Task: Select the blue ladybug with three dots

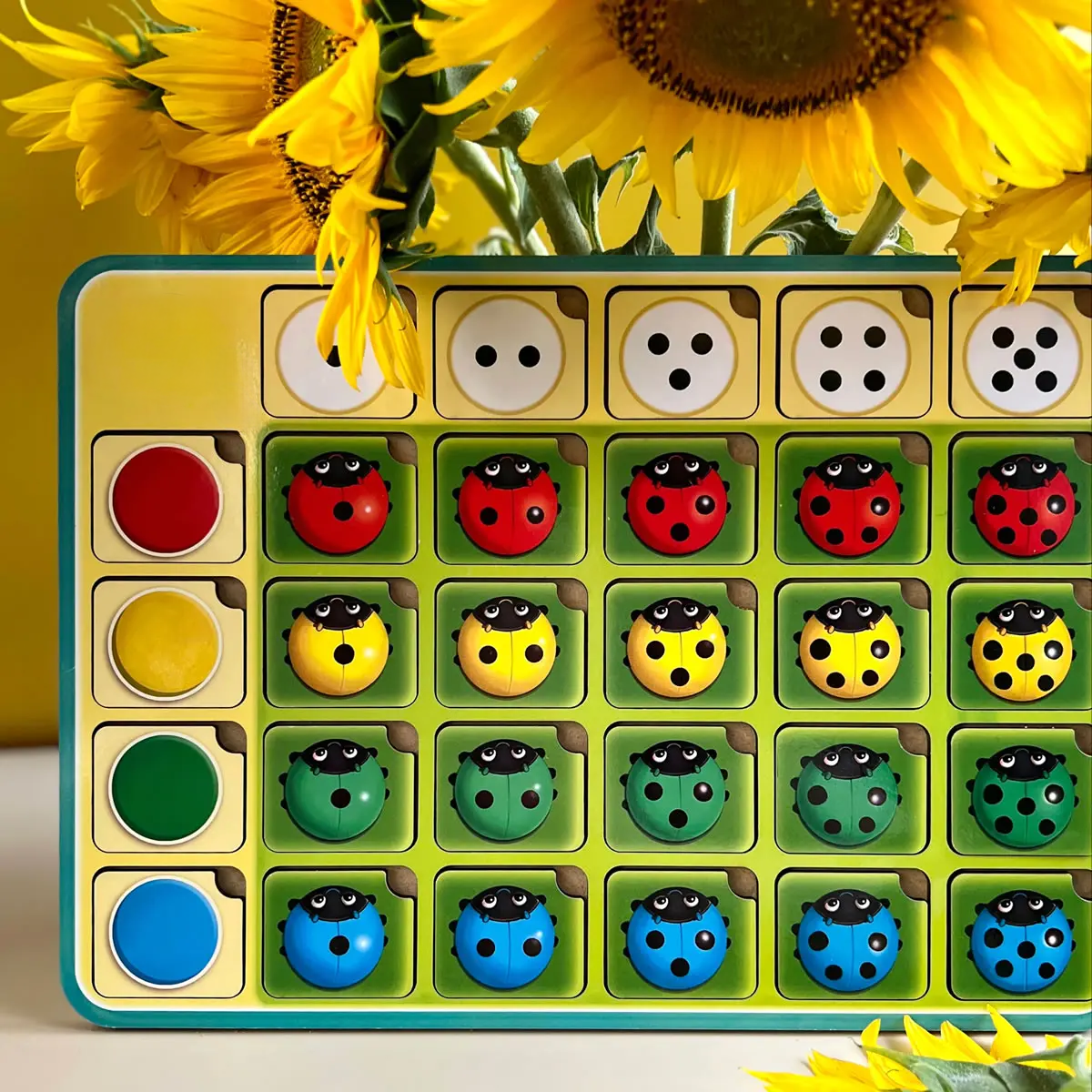Action: coord(677,935)
